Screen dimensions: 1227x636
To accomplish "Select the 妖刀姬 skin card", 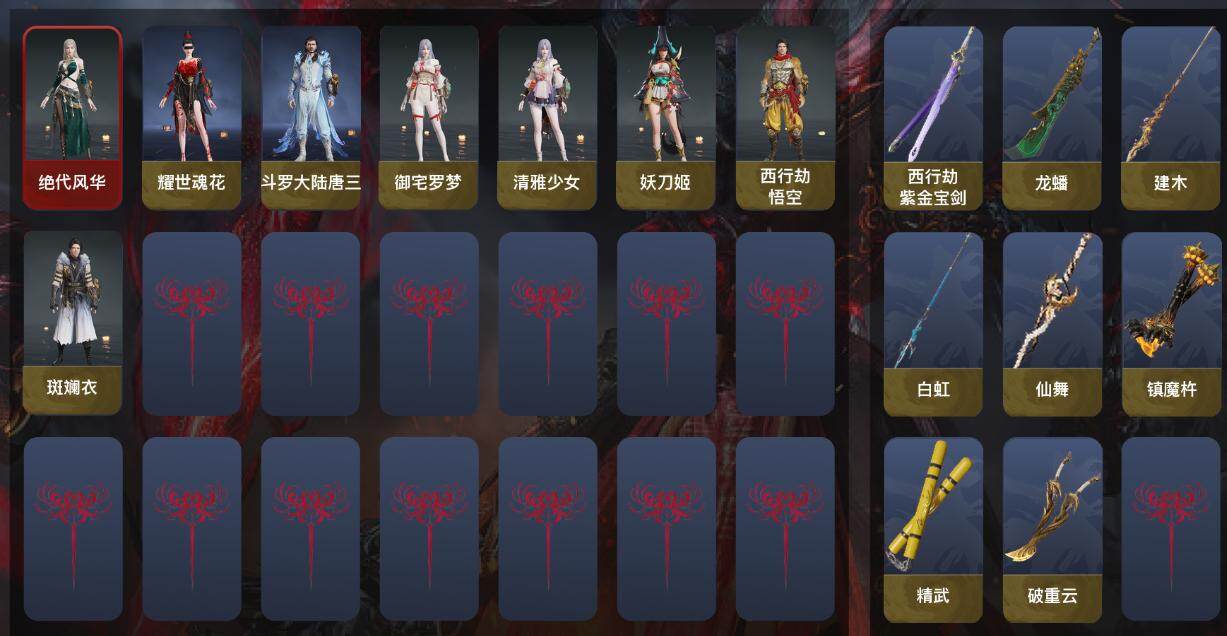I will 665,117.
